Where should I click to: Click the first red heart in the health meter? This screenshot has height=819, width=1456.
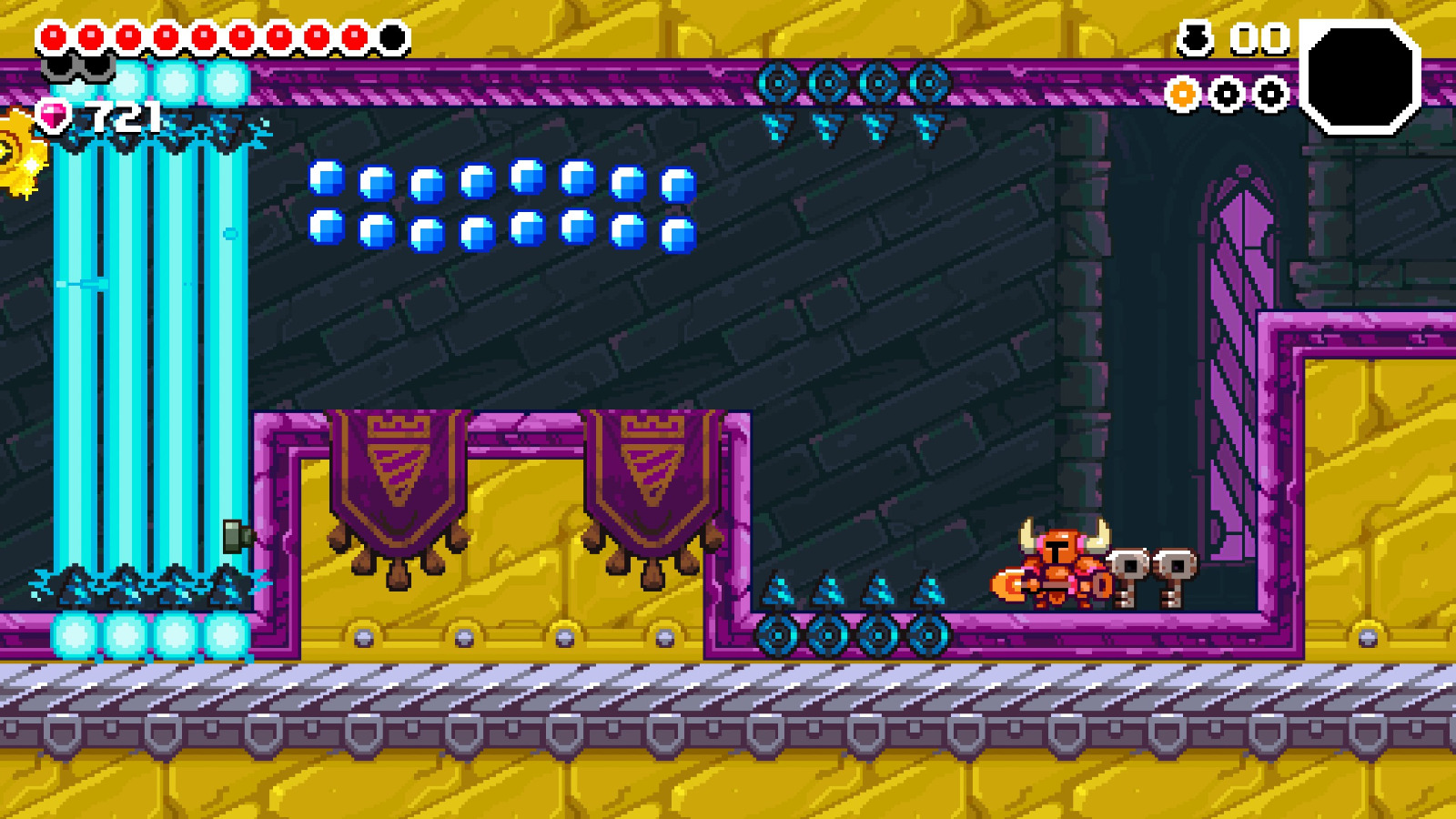point(54,35)
